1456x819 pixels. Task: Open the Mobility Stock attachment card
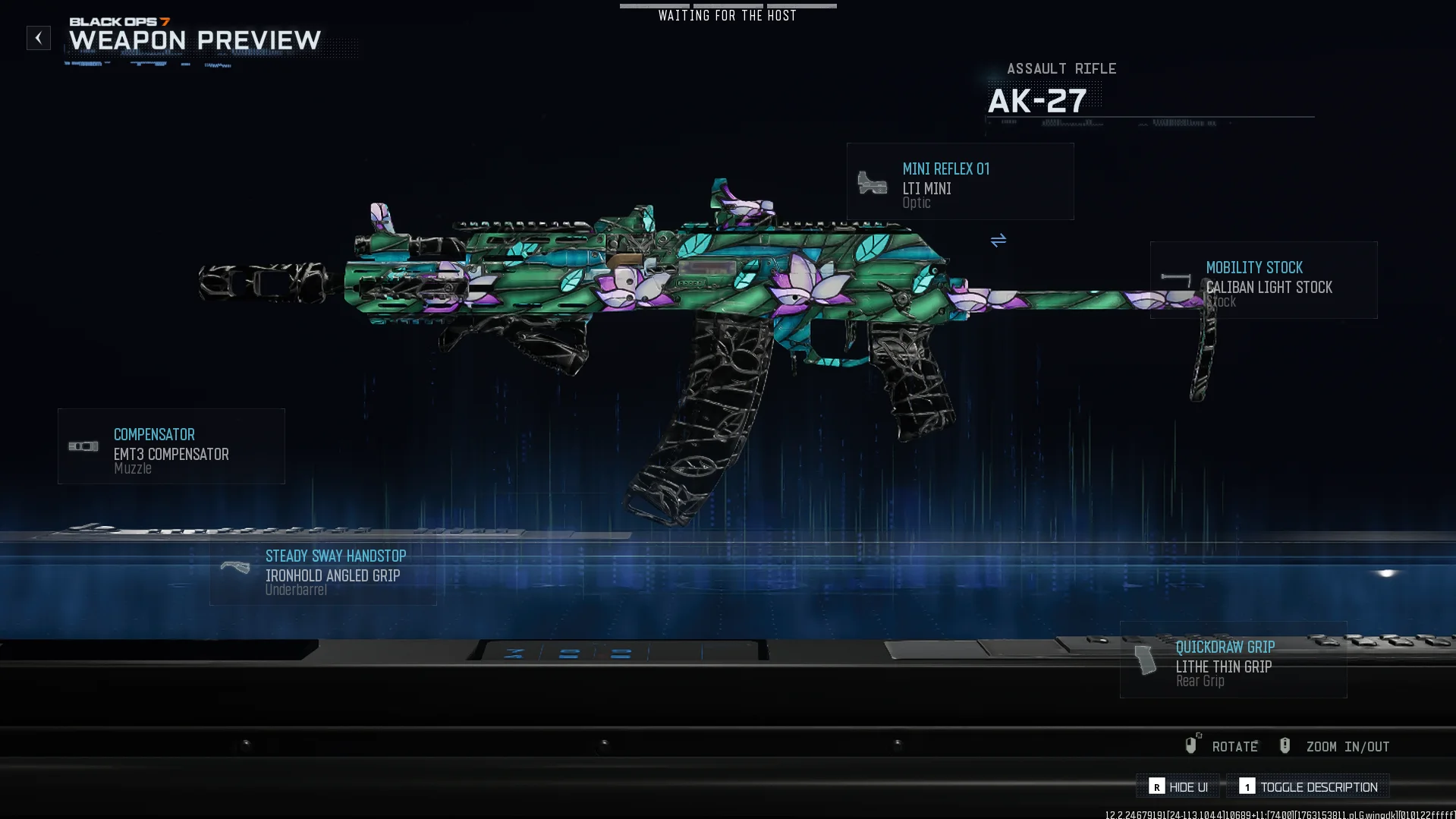point(1263,280)
